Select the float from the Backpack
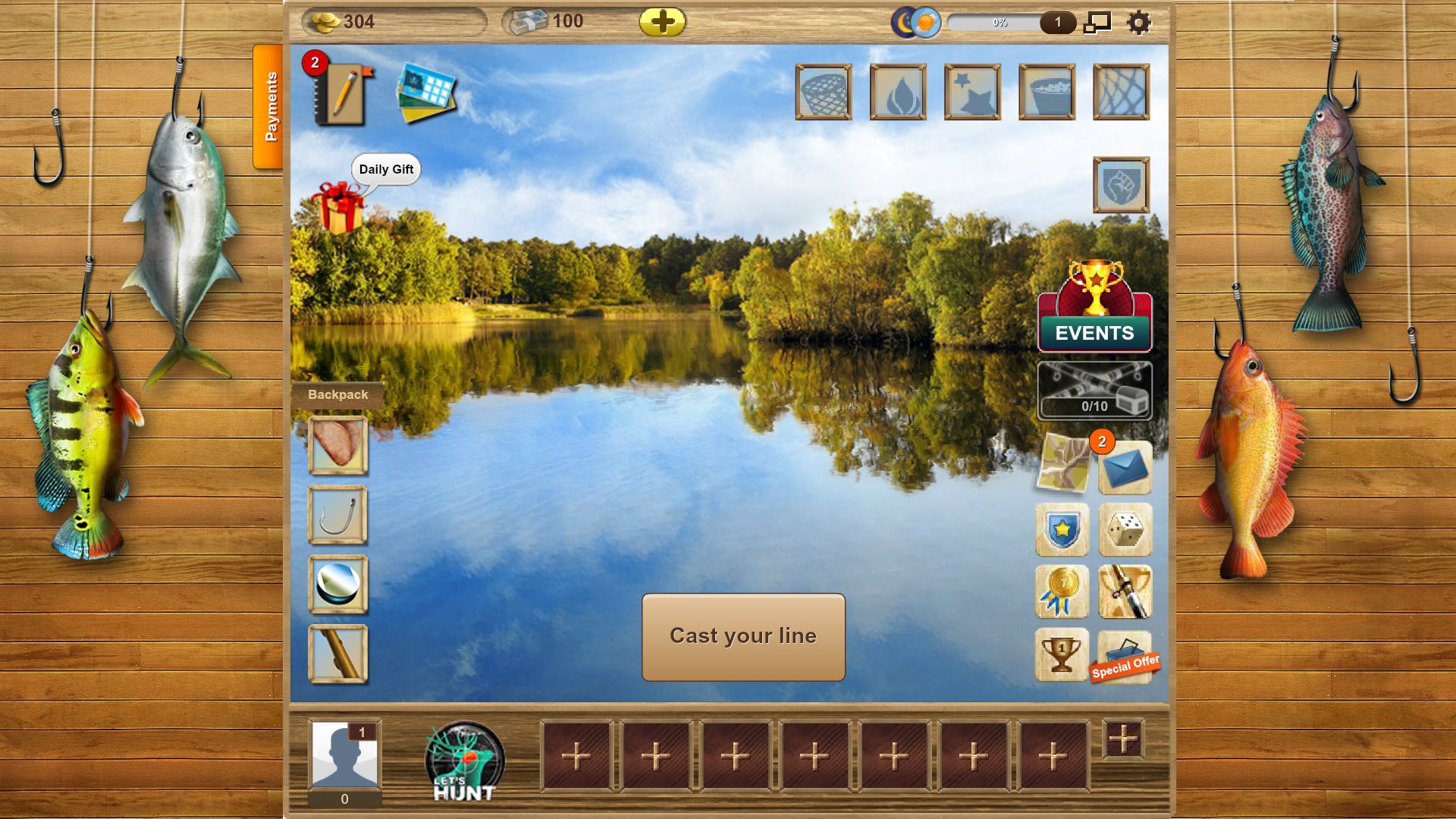Image resolution: width=1456 pixels, height=819 pixels. [337, 582]
